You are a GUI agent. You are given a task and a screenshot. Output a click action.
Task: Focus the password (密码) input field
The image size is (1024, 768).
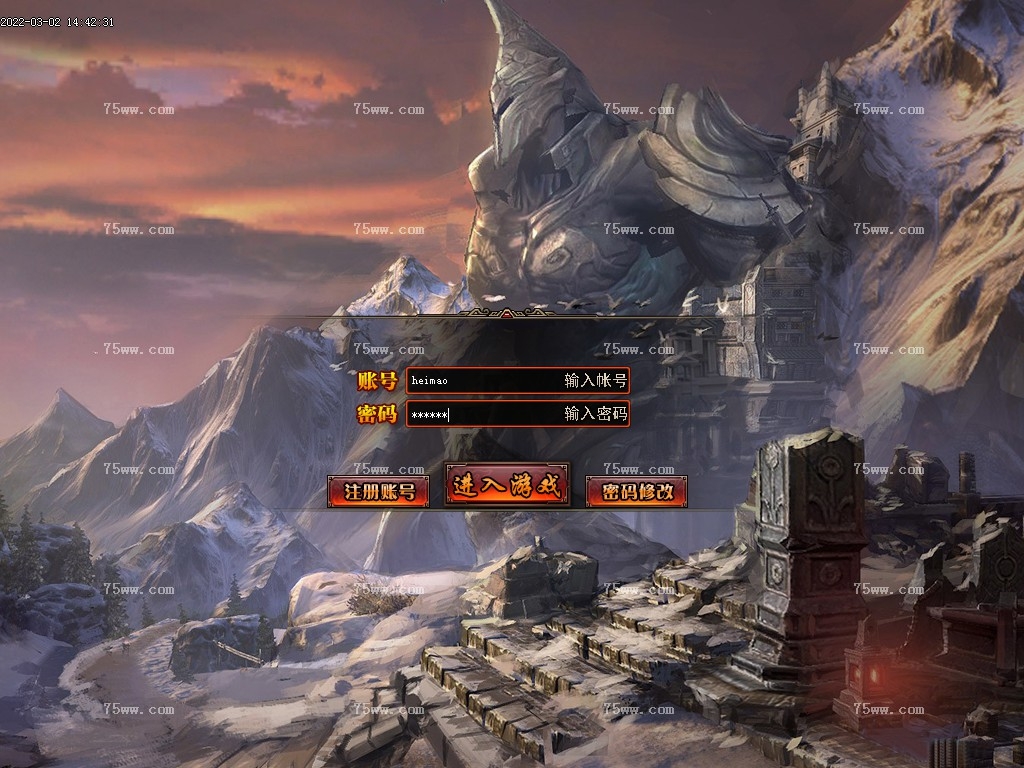tap(517, 414)
